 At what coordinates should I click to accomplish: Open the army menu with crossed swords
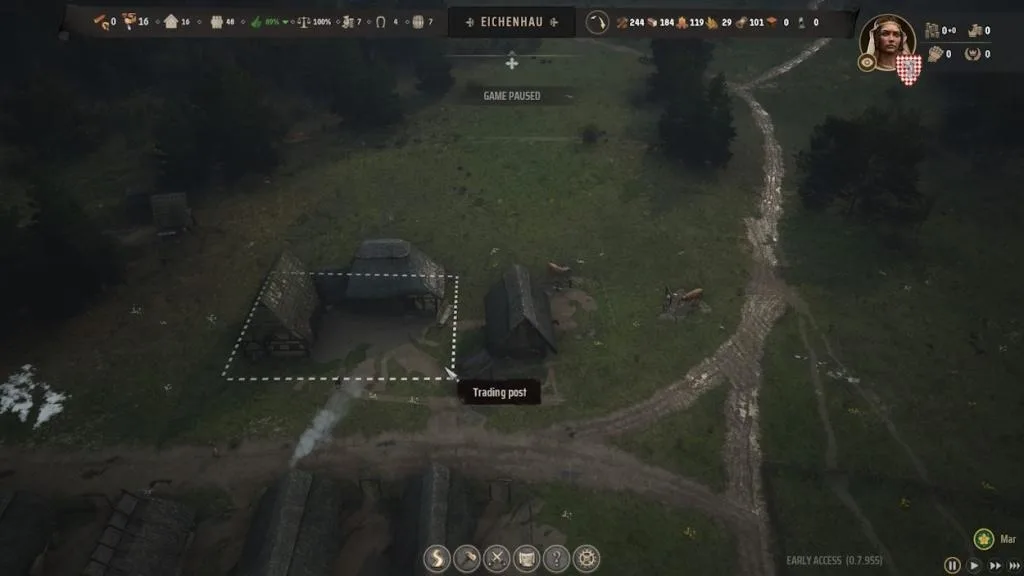click(x=496, y=558)
